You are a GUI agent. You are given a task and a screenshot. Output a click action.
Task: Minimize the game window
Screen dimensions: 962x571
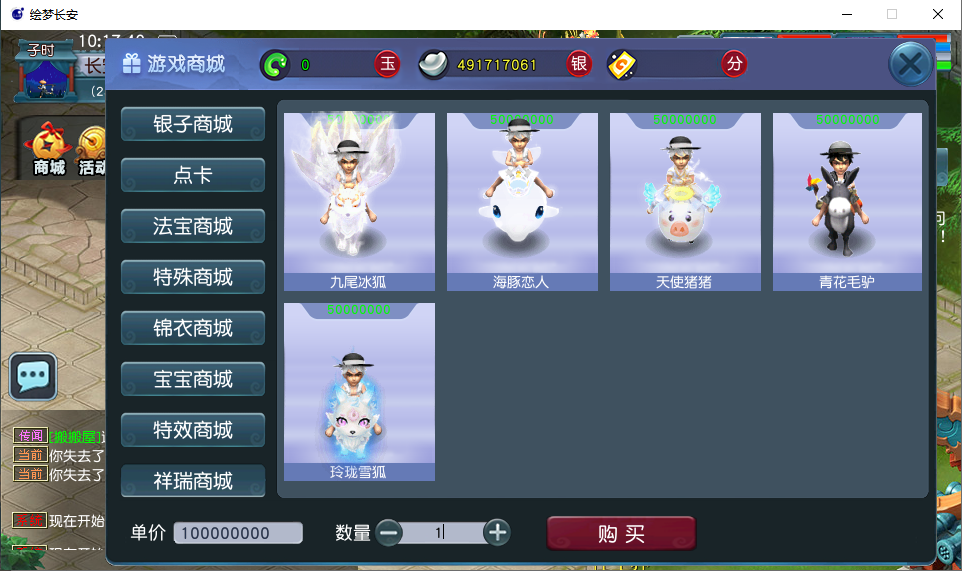[x=846, y=14]
